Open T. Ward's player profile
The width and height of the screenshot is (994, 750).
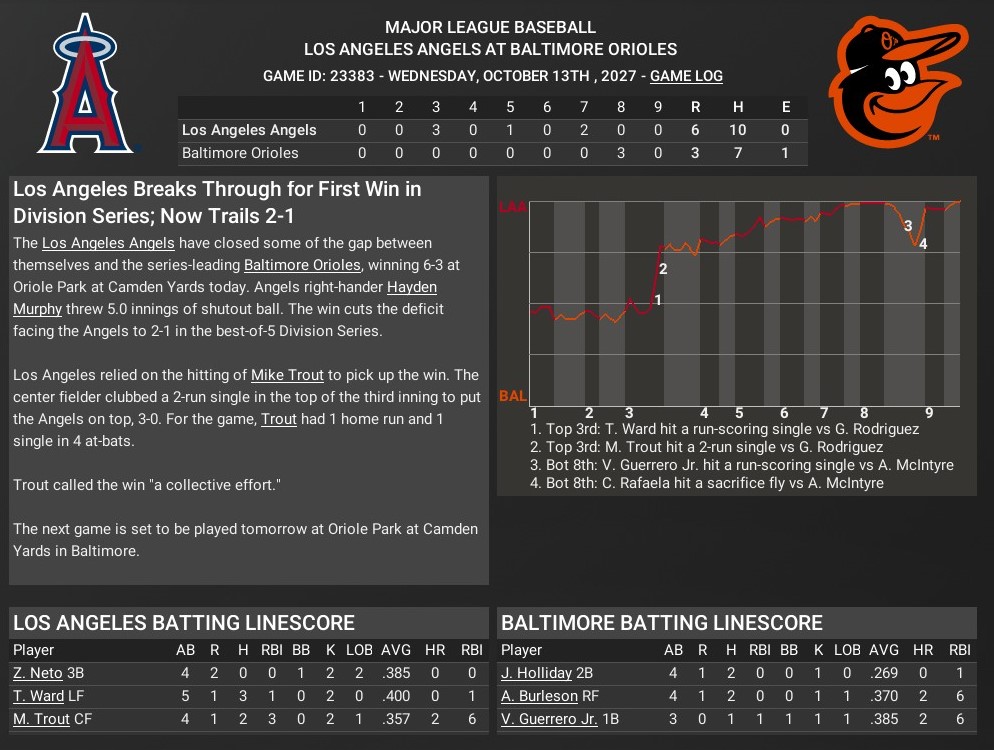click(38, 696)
